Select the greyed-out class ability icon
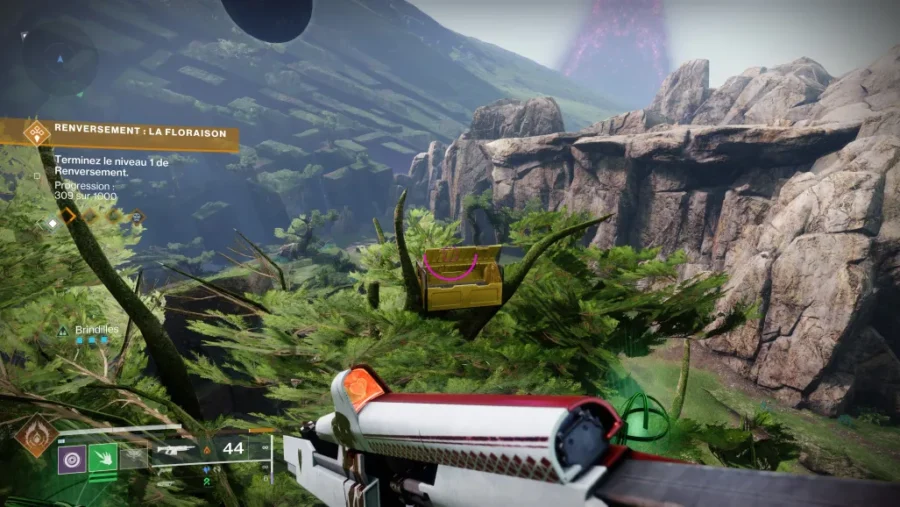 coord(133,458)
